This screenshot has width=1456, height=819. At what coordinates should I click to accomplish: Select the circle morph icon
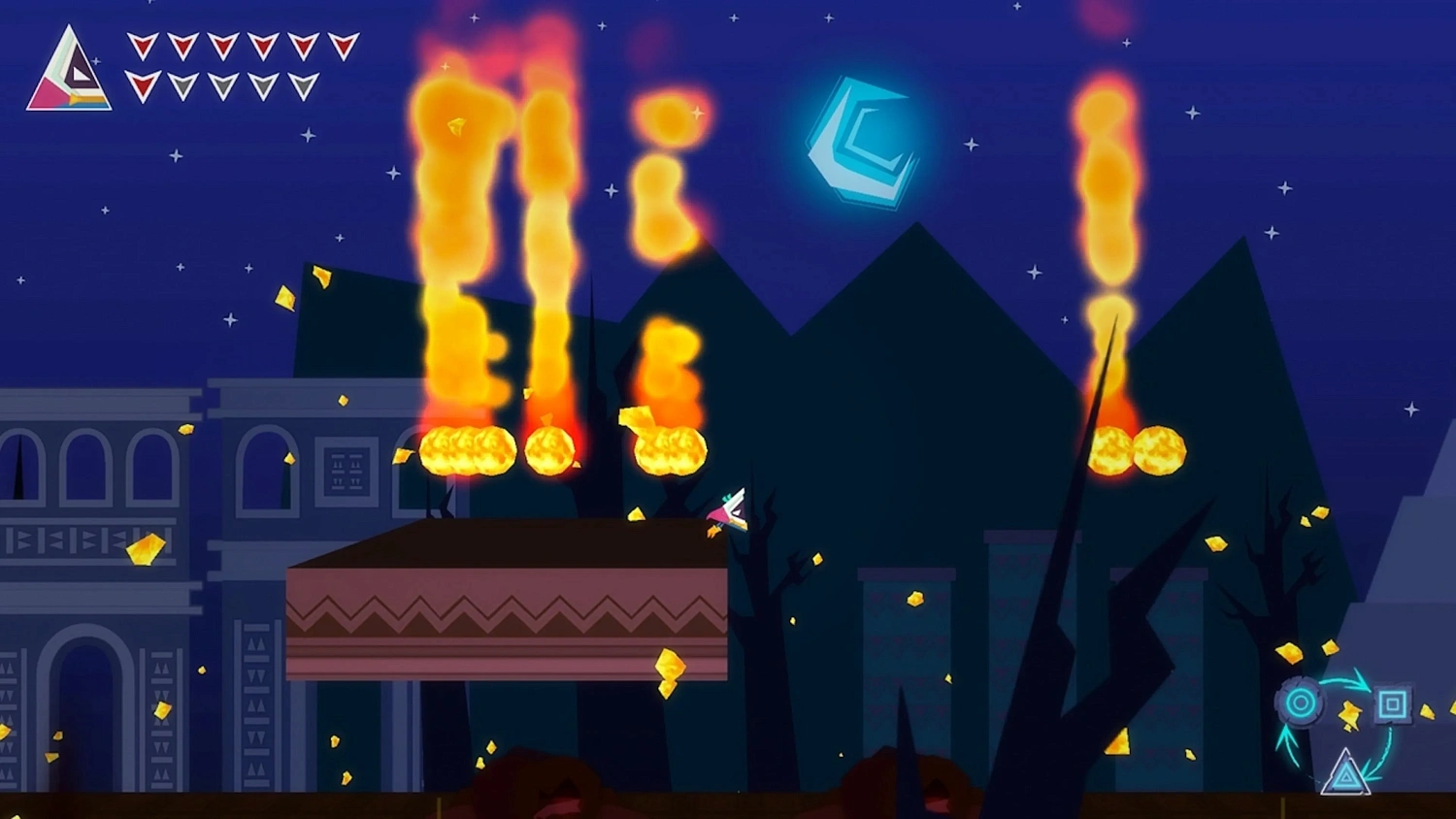pyautogui.click(x=1300, y=702)
